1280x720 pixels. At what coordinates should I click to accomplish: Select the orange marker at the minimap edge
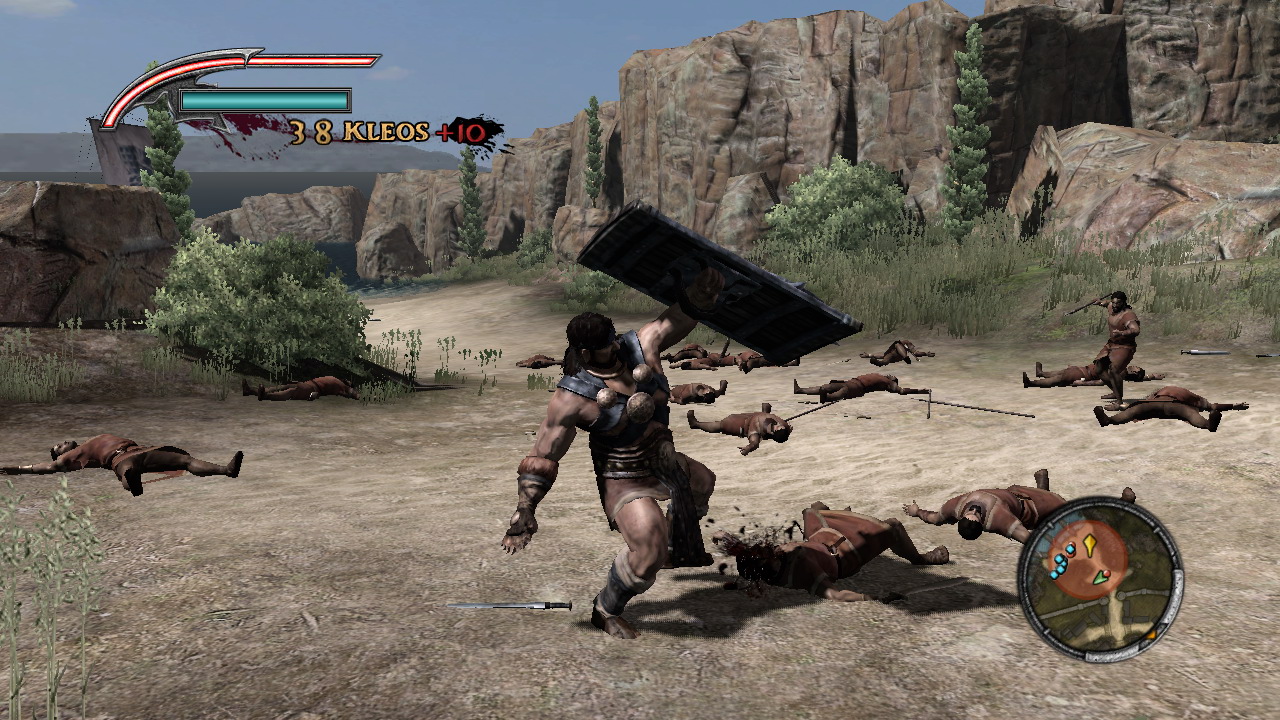coord(1152,635)
